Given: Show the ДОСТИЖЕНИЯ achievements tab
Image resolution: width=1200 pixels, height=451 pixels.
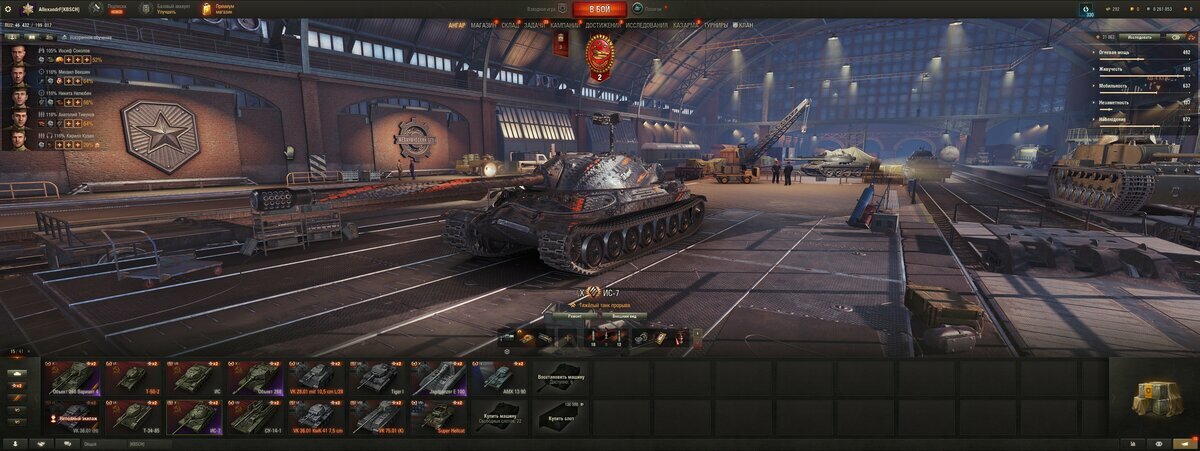Looking at the screenshot, I should point(602,24).
